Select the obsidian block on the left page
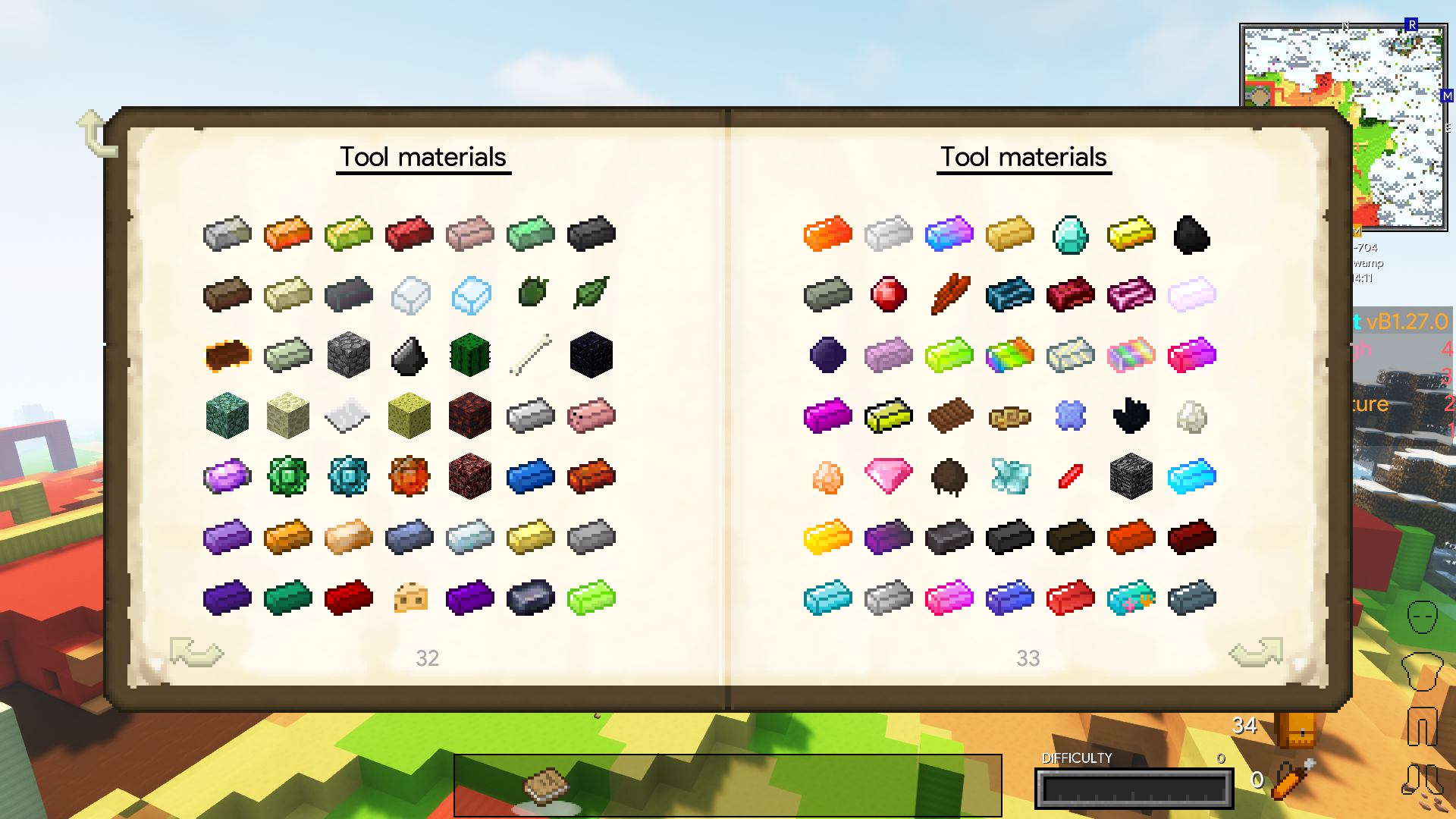The width and height of the screenshot is (1456, 819). coord(590,355)
